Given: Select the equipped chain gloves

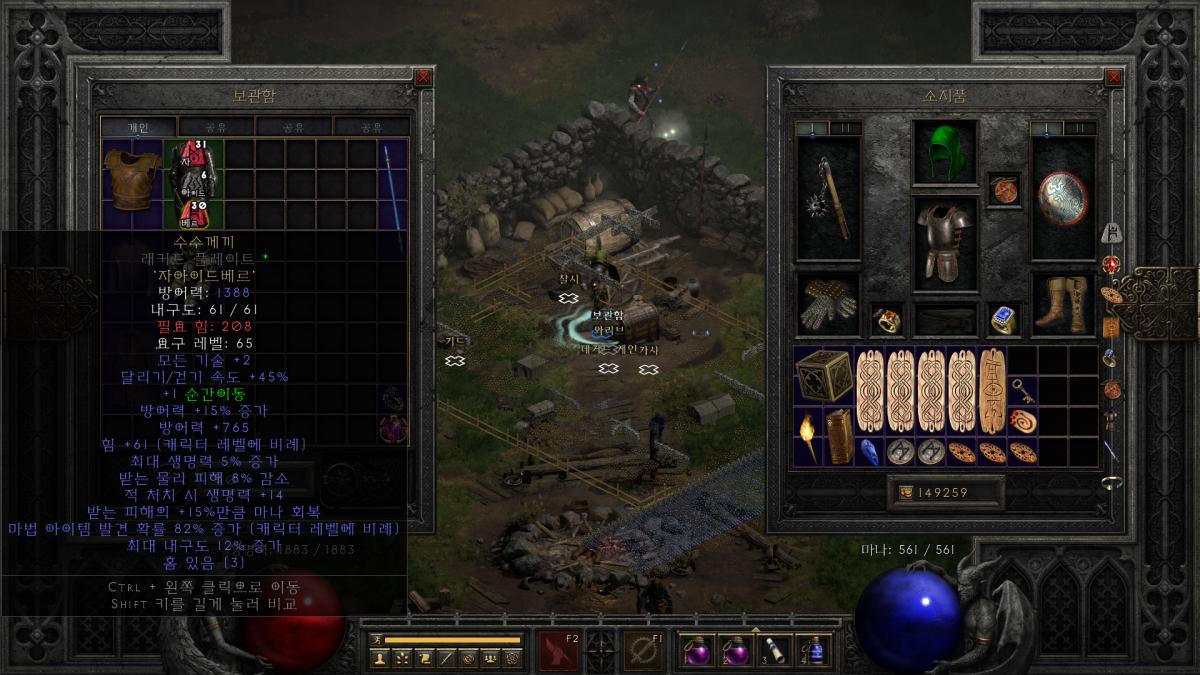Looking at the screenshot, I should pyautogui.click(x=826, y=306).
